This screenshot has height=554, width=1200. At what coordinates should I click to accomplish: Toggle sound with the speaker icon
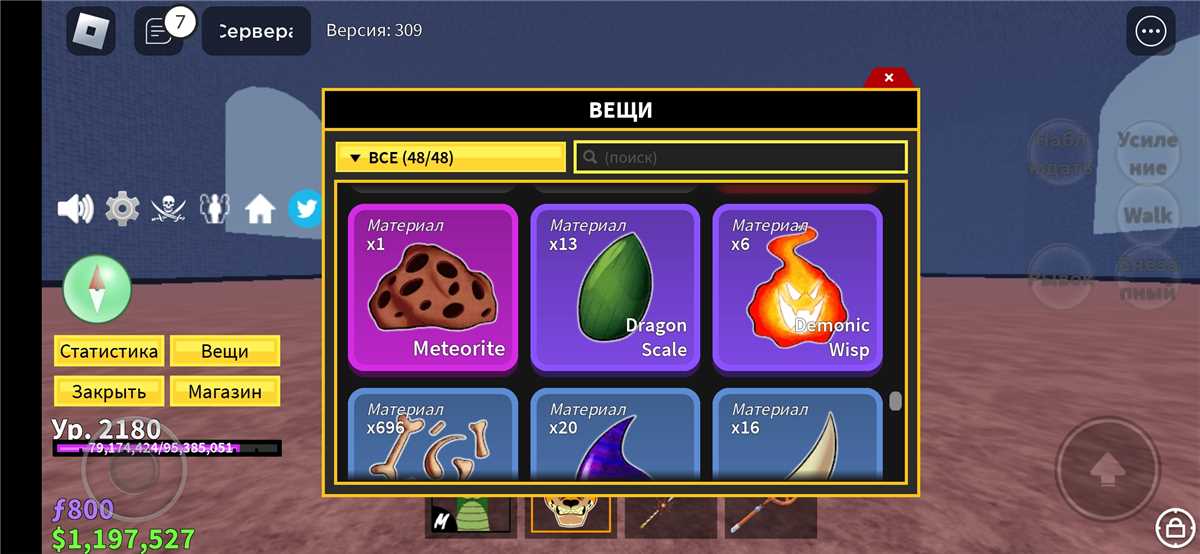(75, 209)
